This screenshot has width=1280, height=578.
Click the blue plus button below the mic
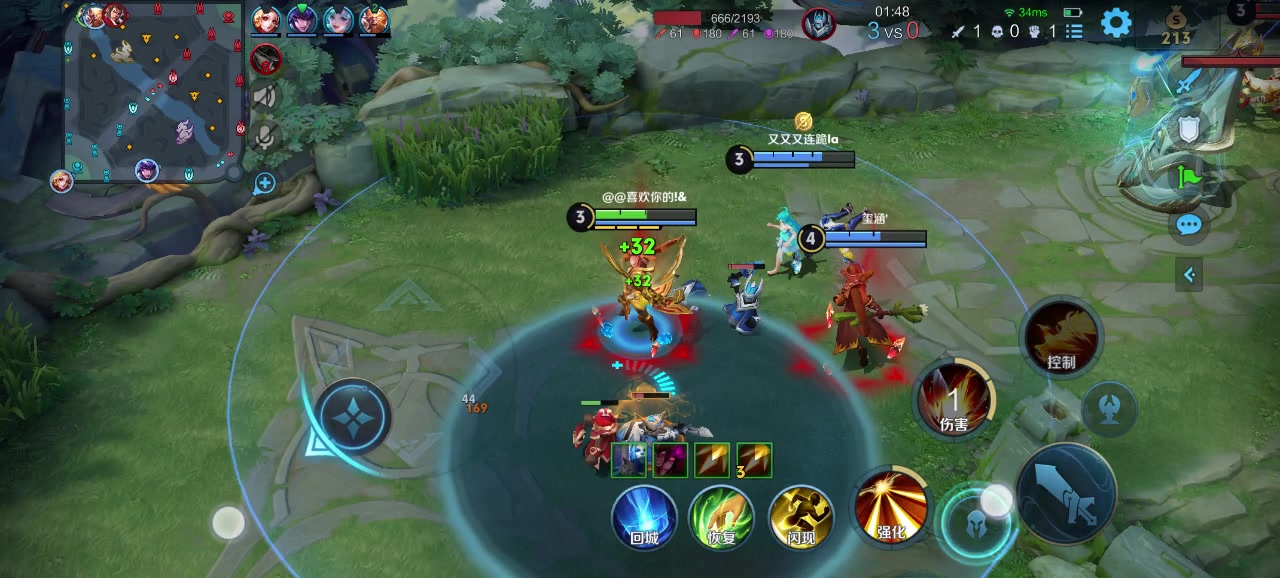click(x=264, y=183)
